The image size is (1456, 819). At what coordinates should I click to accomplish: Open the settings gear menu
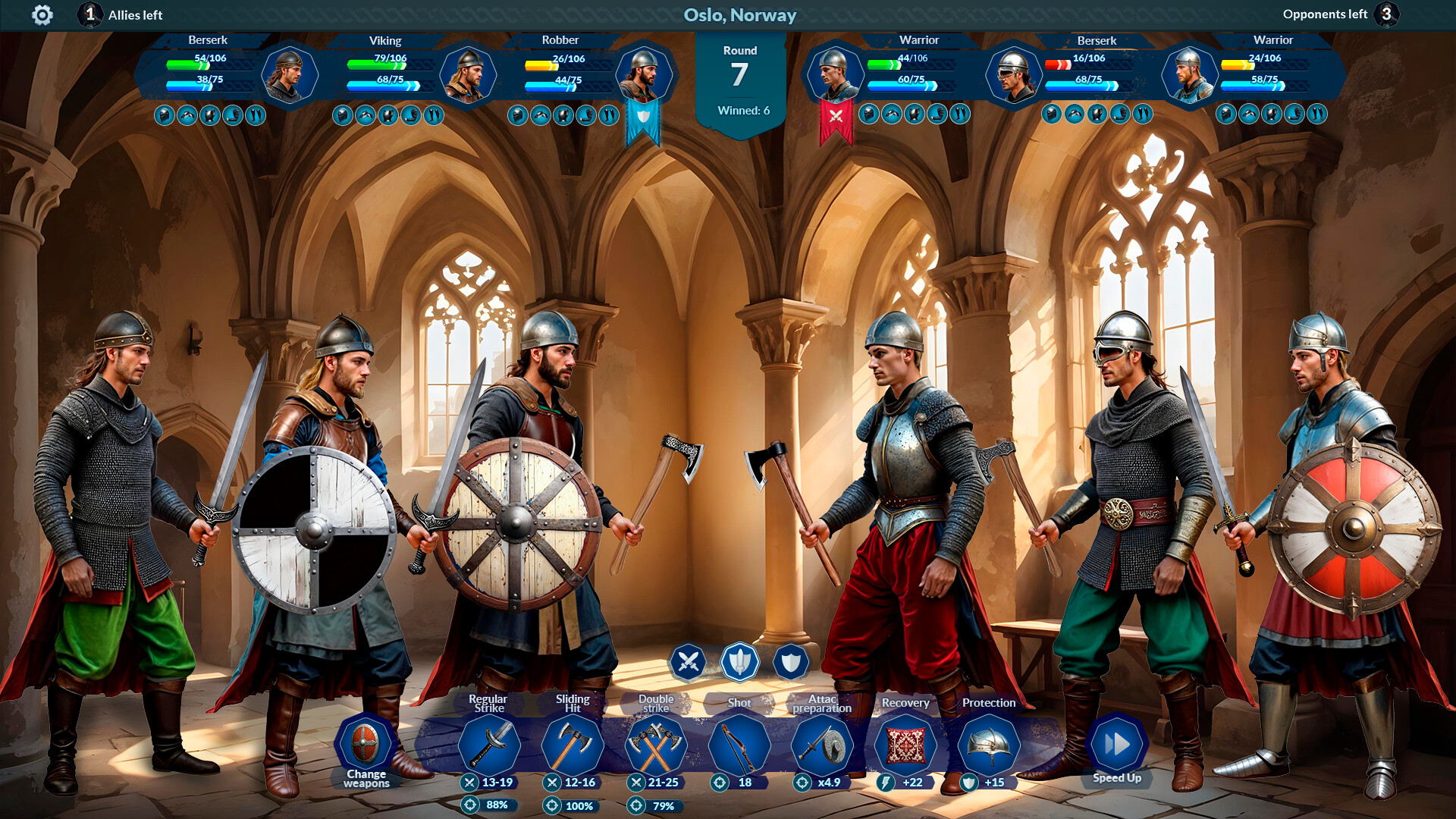(43, 14)
